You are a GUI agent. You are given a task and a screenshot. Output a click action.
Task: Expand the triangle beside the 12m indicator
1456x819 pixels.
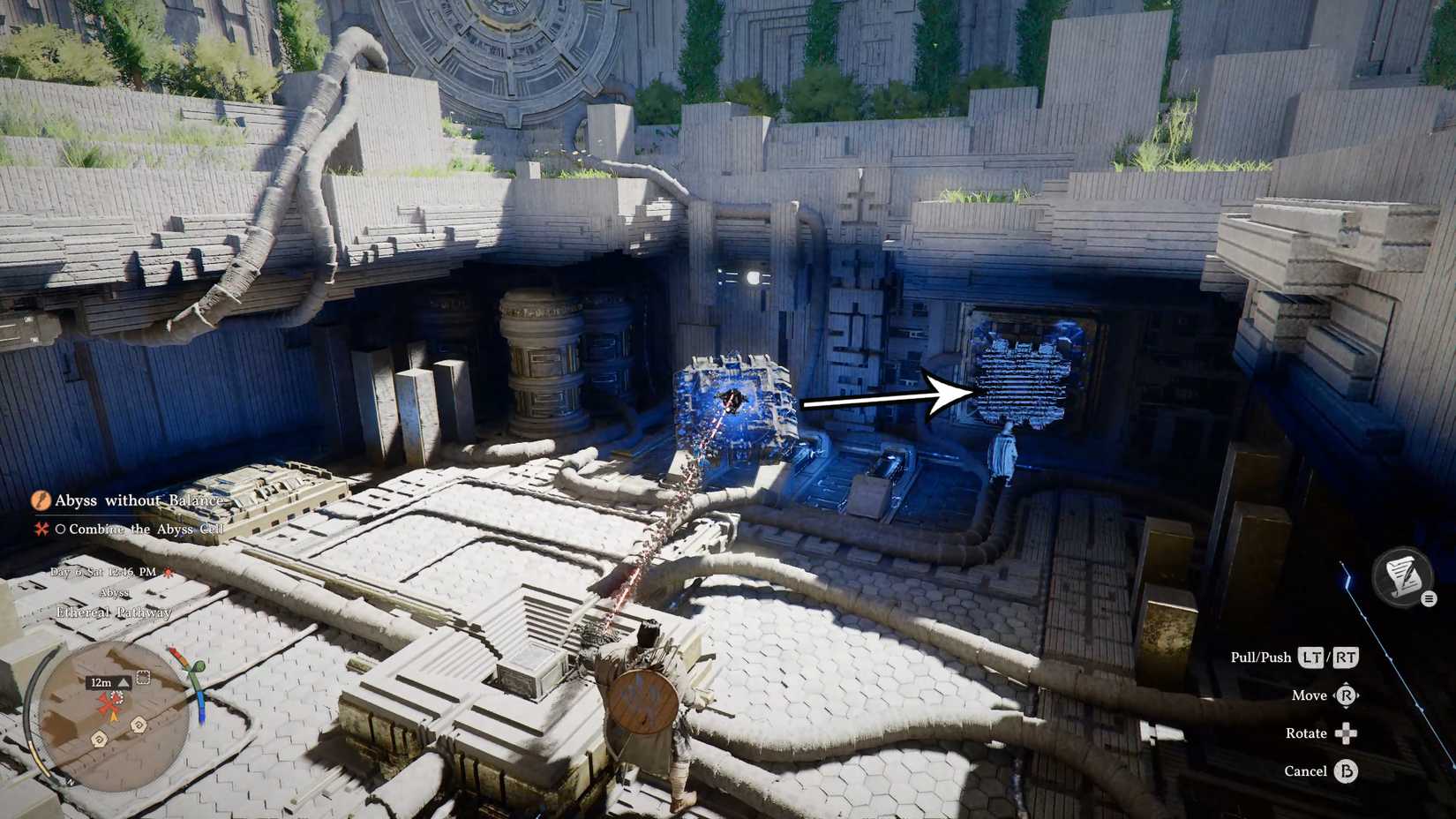point(122,682)
